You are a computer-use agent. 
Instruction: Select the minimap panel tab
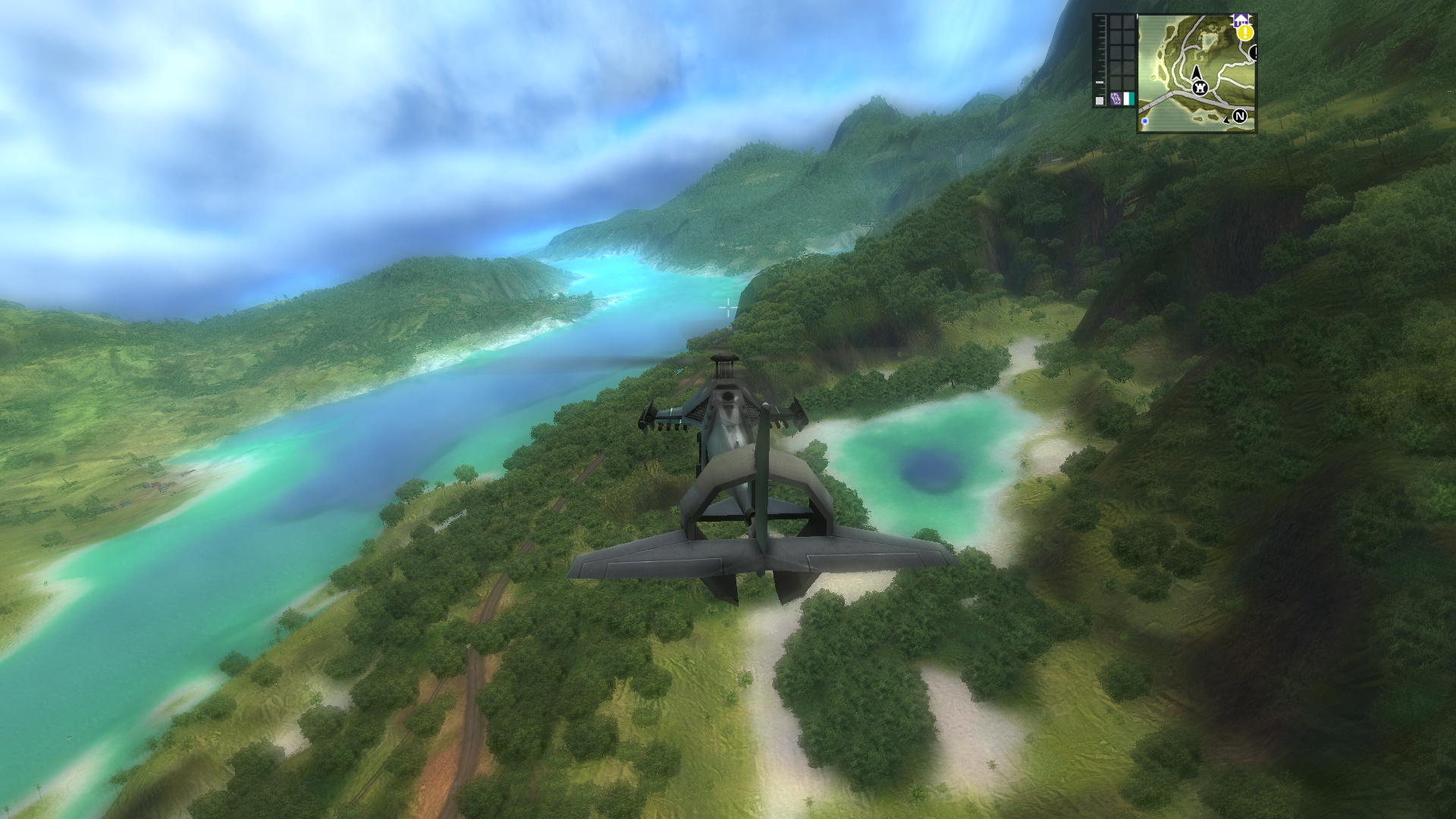pyautogui.click(x=1137, y=17)
